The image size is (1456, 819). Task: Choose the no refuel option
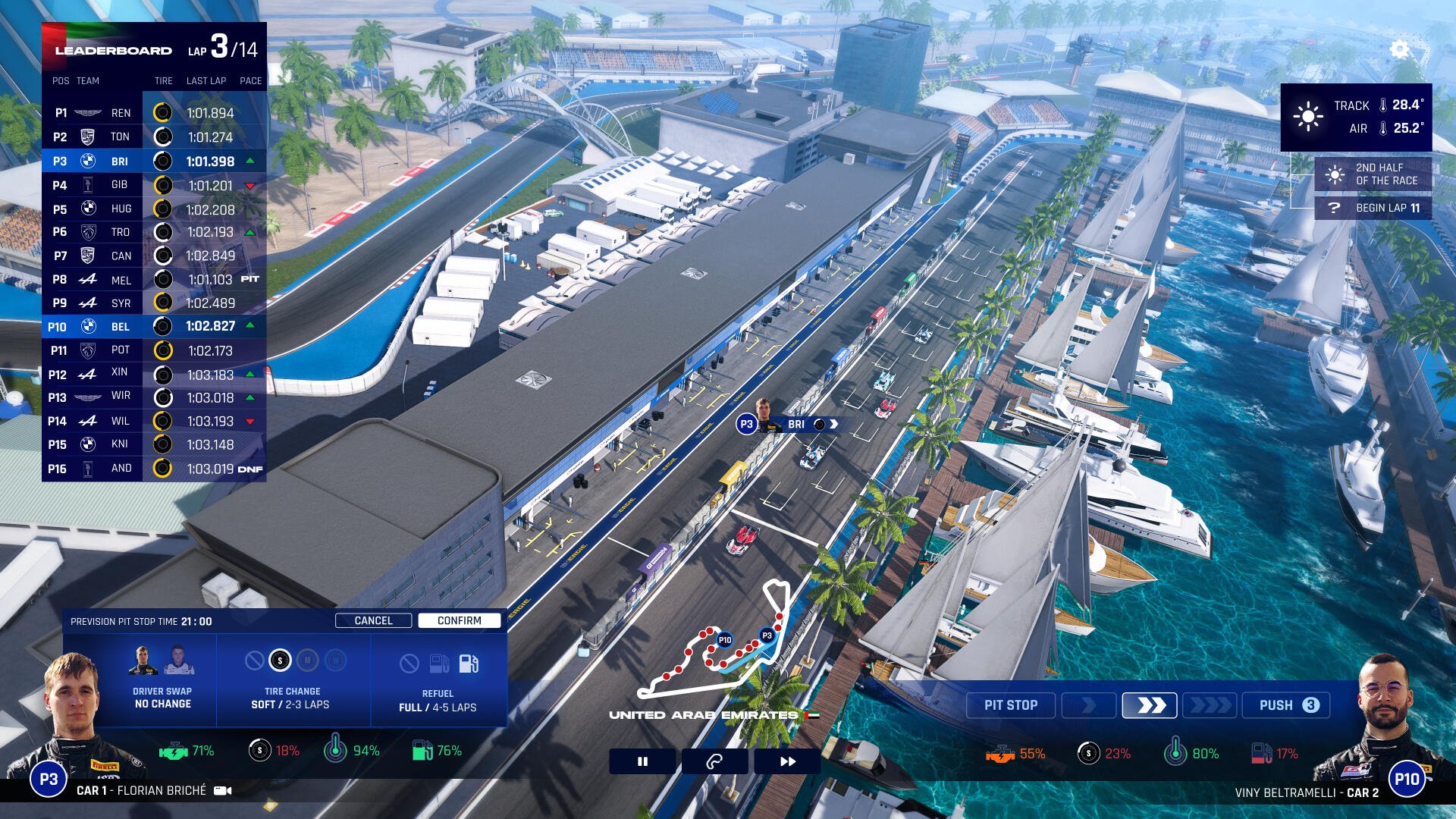coord(409,664)
